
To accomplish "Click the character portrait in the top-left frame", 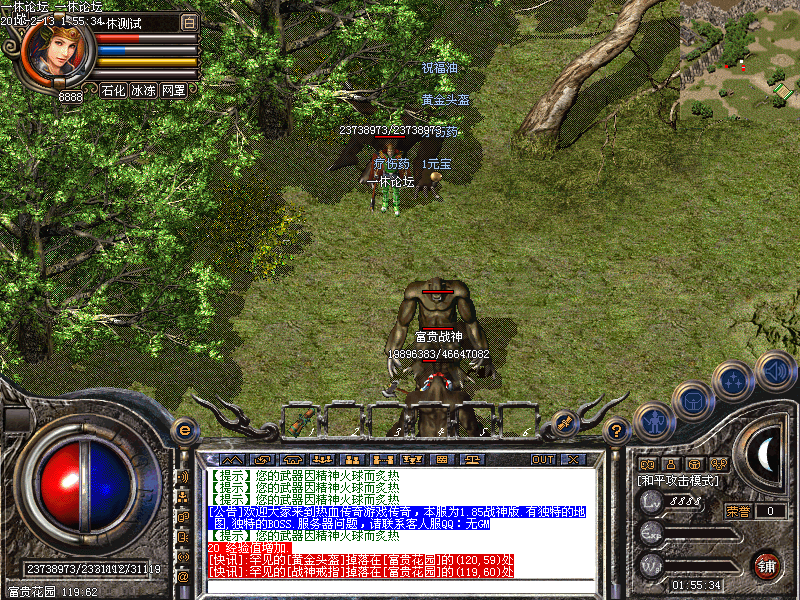I will pos(57,51).
